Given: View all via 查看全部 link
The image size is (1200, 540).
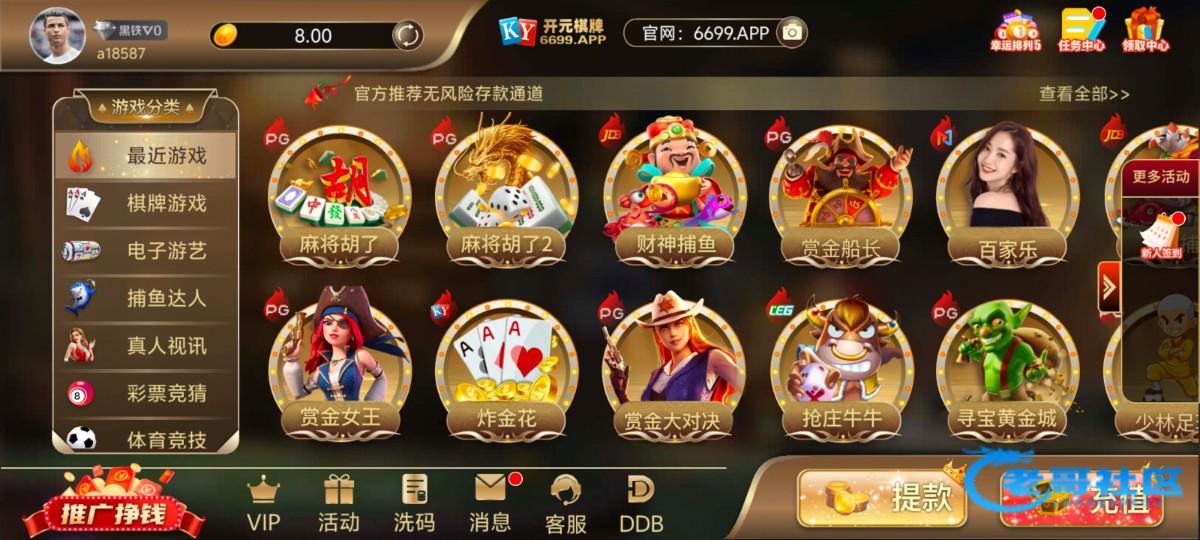Looking at the screenshot, I should [x=1084, y=94].
